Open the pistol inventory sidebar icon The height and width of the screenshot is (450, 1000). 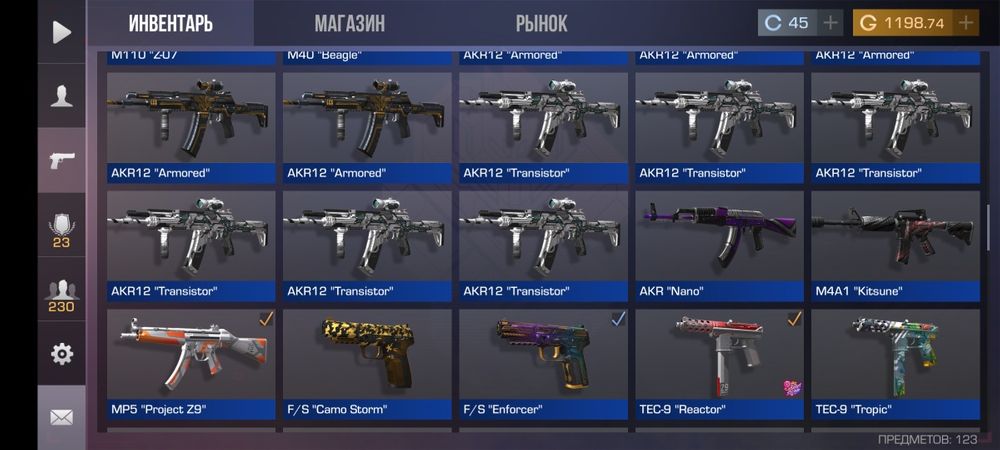62,160
